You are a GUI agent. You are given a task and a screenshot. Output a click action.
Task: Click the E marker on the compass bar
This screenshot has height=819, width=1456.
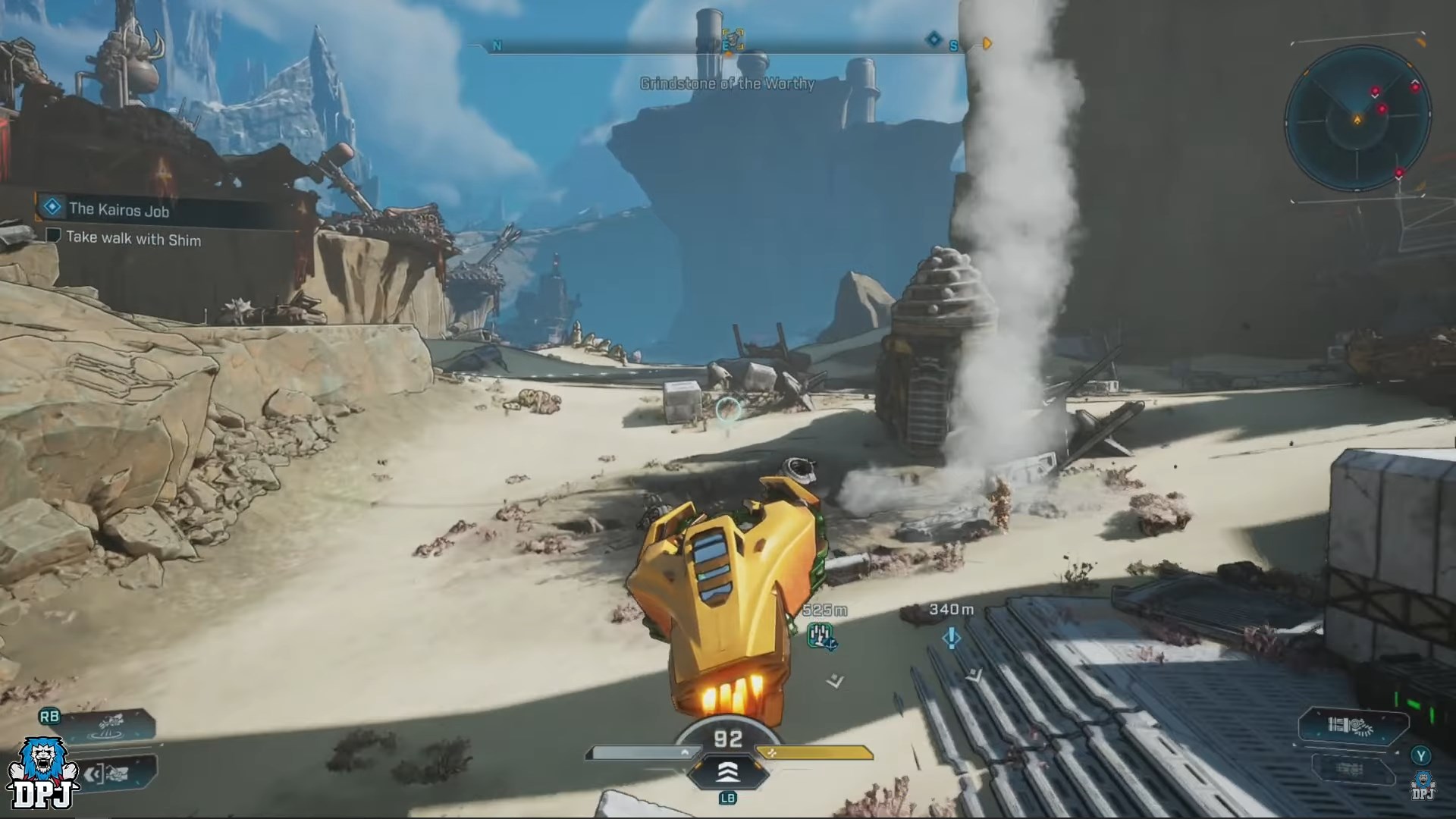(726, 45)
